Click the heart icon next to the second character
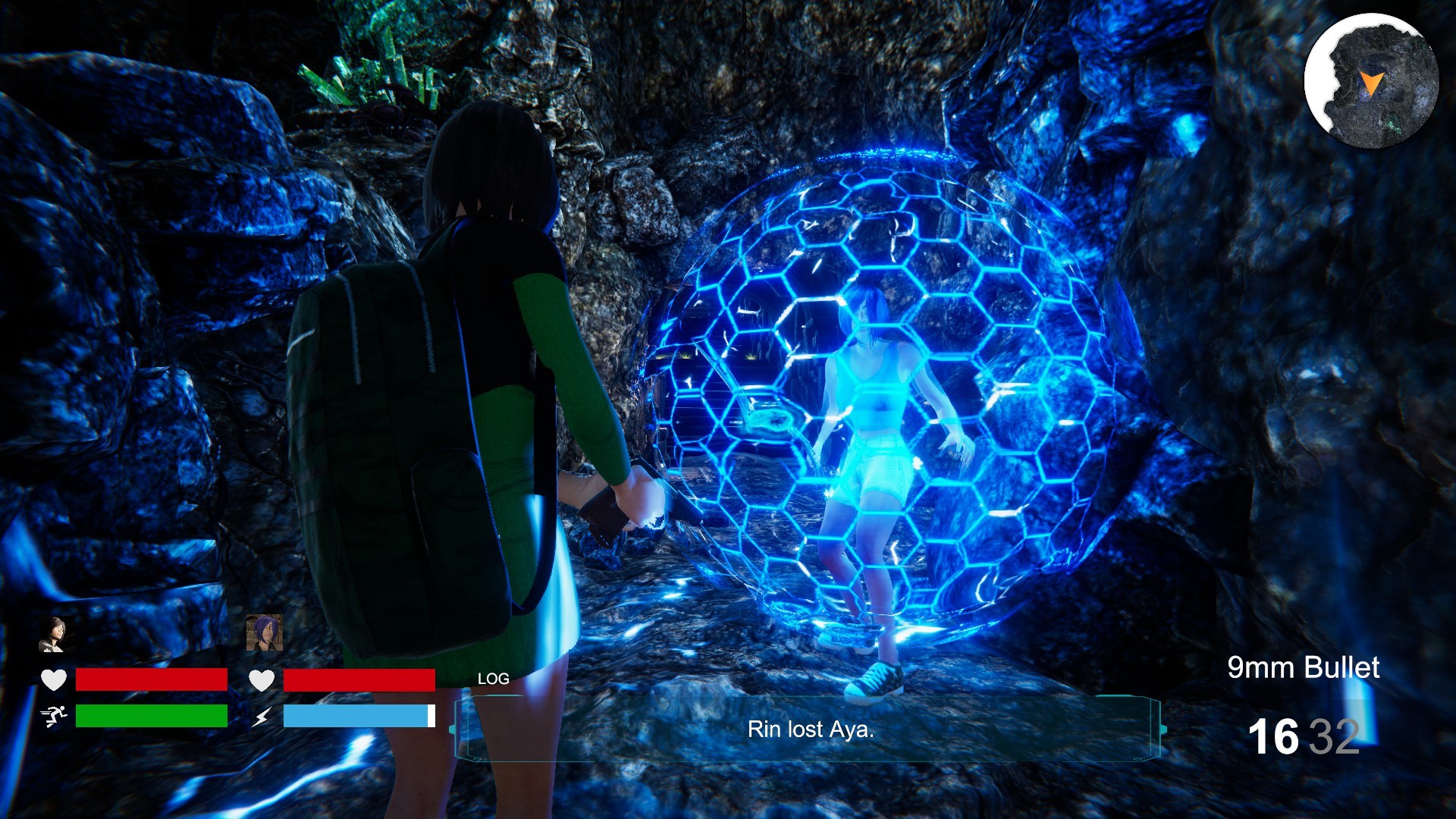This screenshot has width=1456, height=819. point(261,680)
